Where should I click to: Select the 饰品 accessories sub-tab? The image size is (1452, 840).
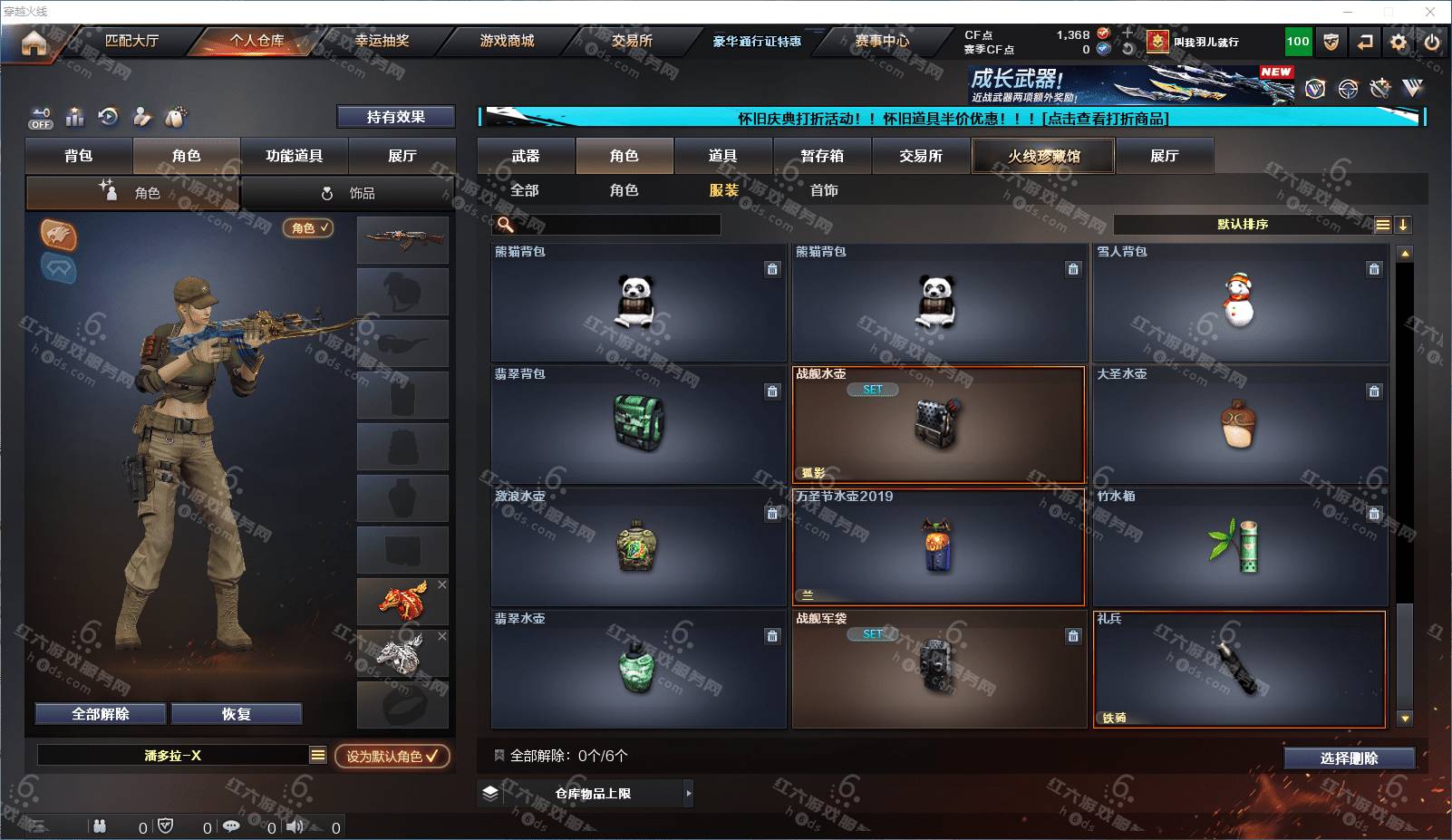click(349, 193)
